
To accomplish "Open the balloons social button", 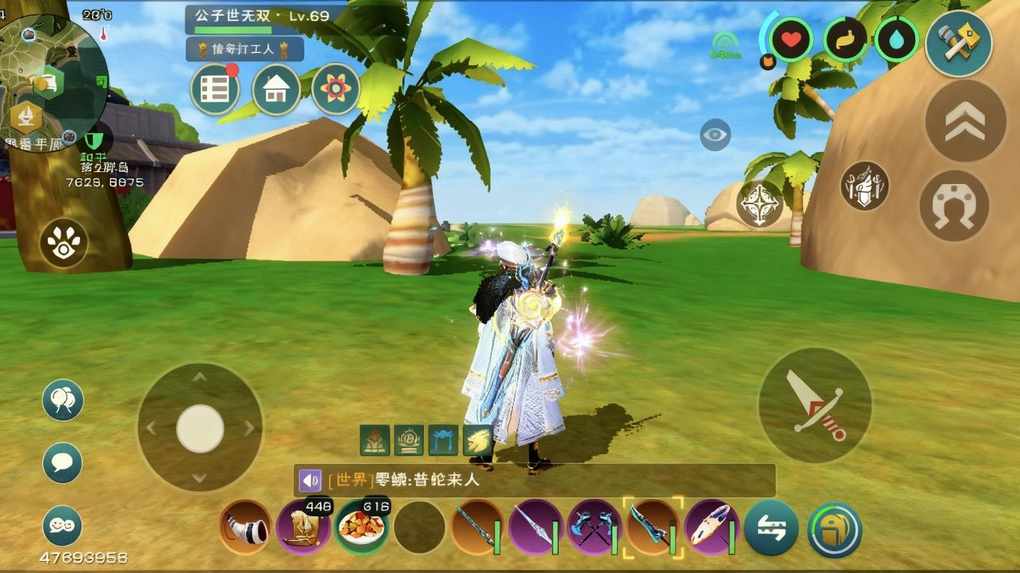I will click(x=63, y=401).
